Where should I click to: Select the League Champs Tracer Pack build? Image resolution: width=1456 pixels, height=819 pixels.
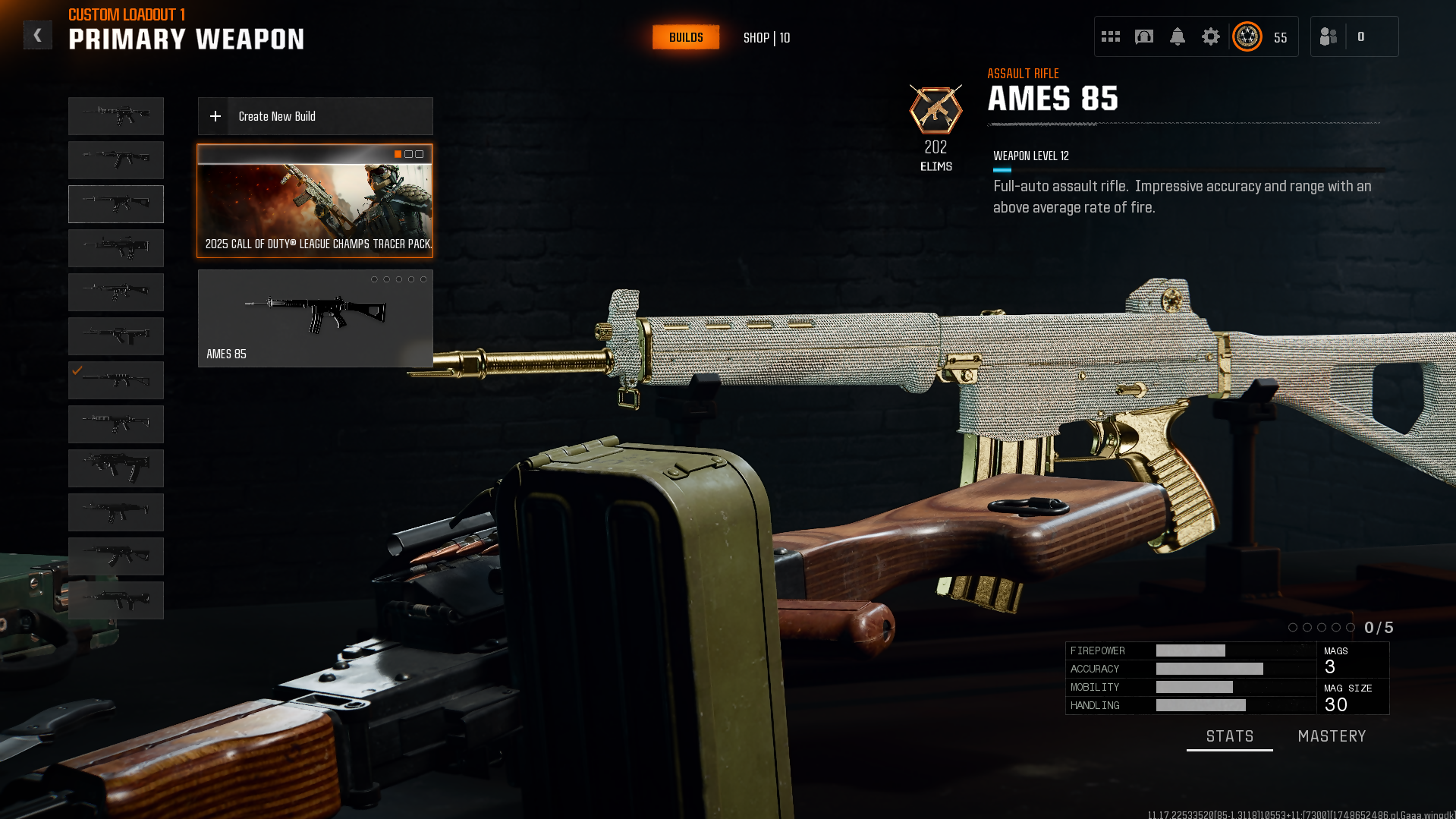coord(315,201)
